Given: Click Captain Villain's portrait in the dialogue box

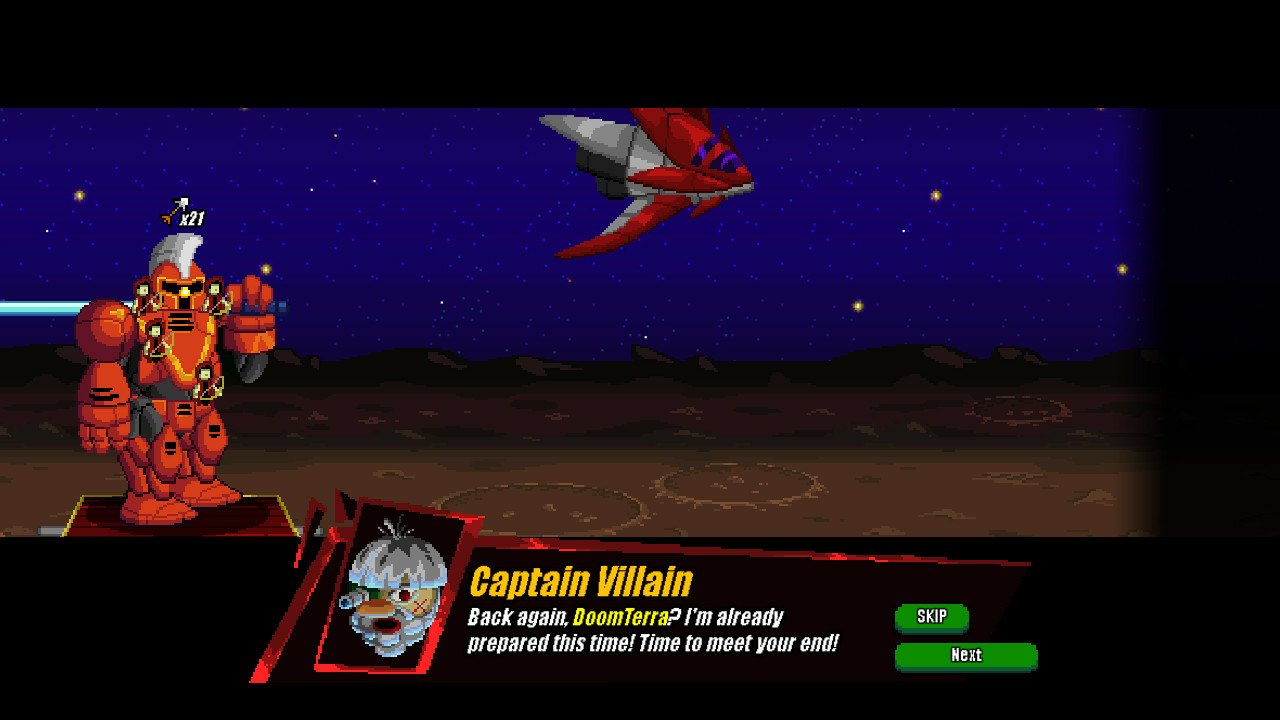Looking at the screenshot, I should click(398, 597).
